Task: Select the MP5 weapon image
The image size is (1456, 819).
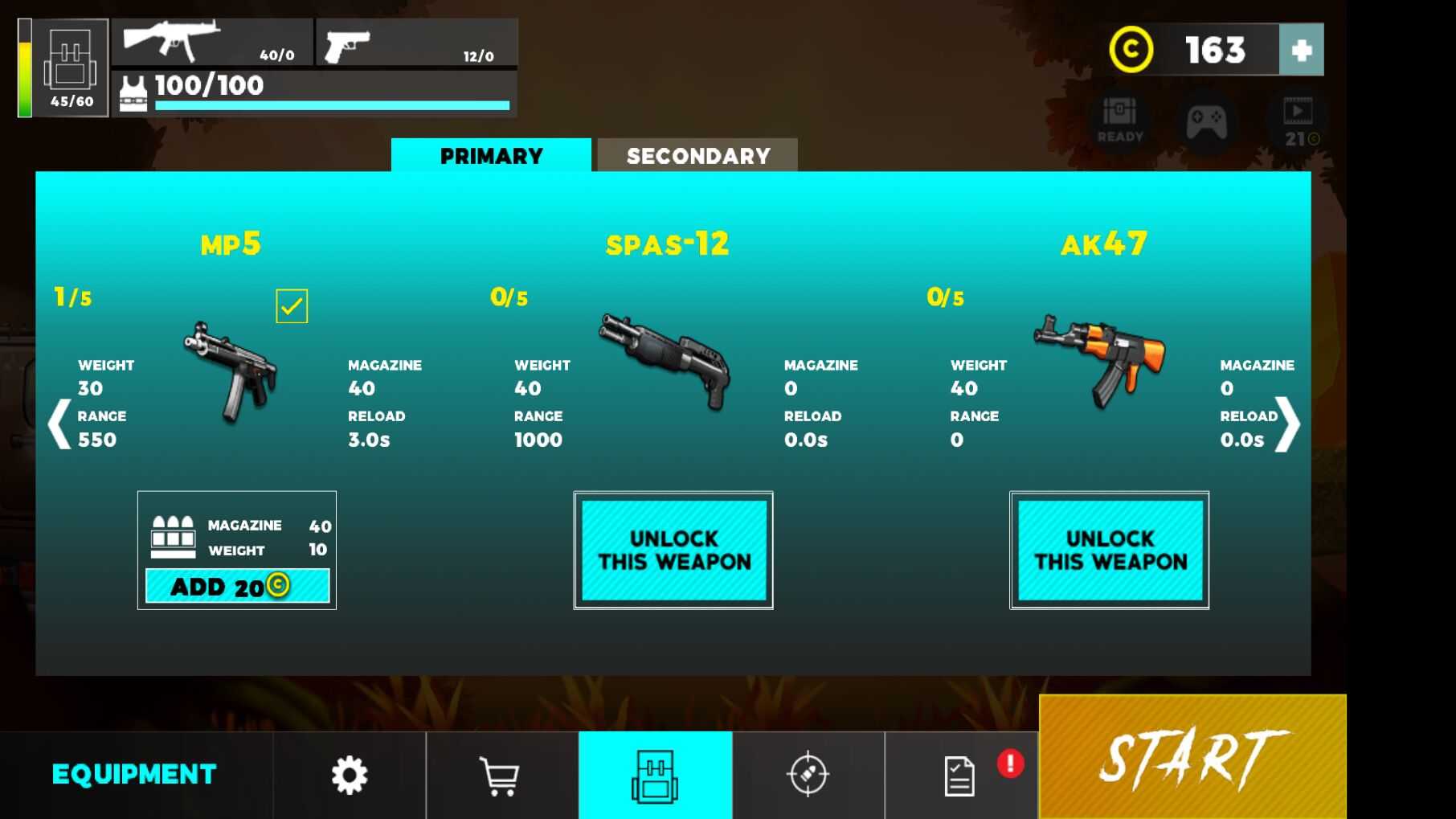Action: [x=232, y=371]
